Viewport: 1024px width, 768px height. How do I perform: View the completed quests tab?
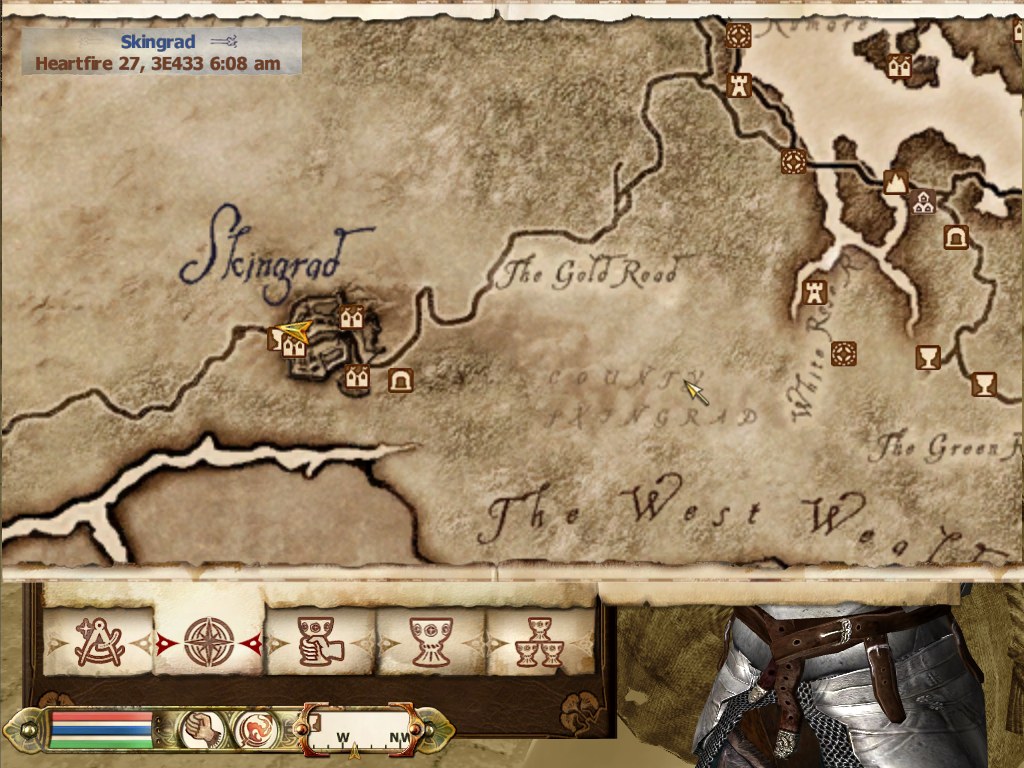coord(540,642)
